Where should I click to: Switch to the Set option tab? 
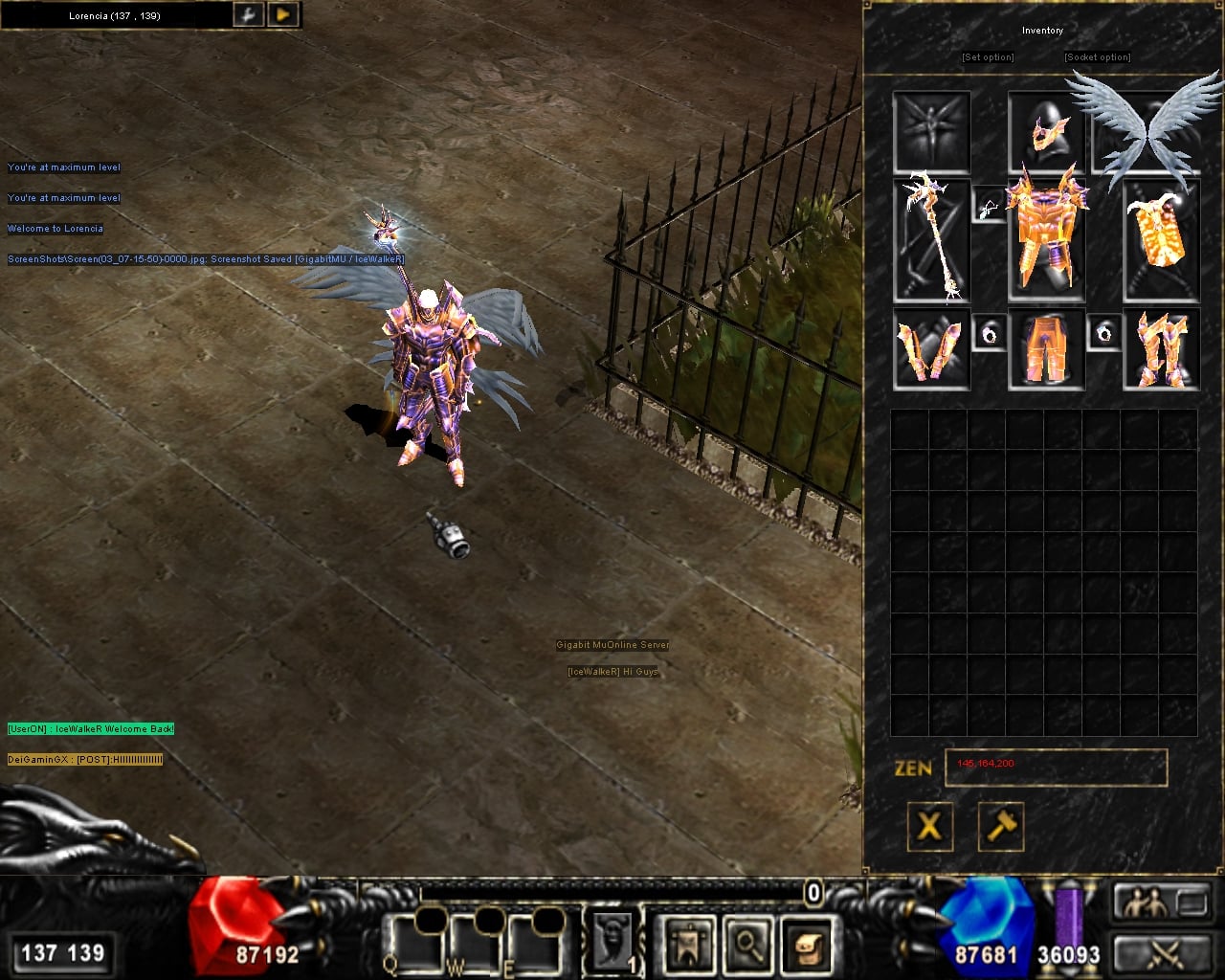987,57
